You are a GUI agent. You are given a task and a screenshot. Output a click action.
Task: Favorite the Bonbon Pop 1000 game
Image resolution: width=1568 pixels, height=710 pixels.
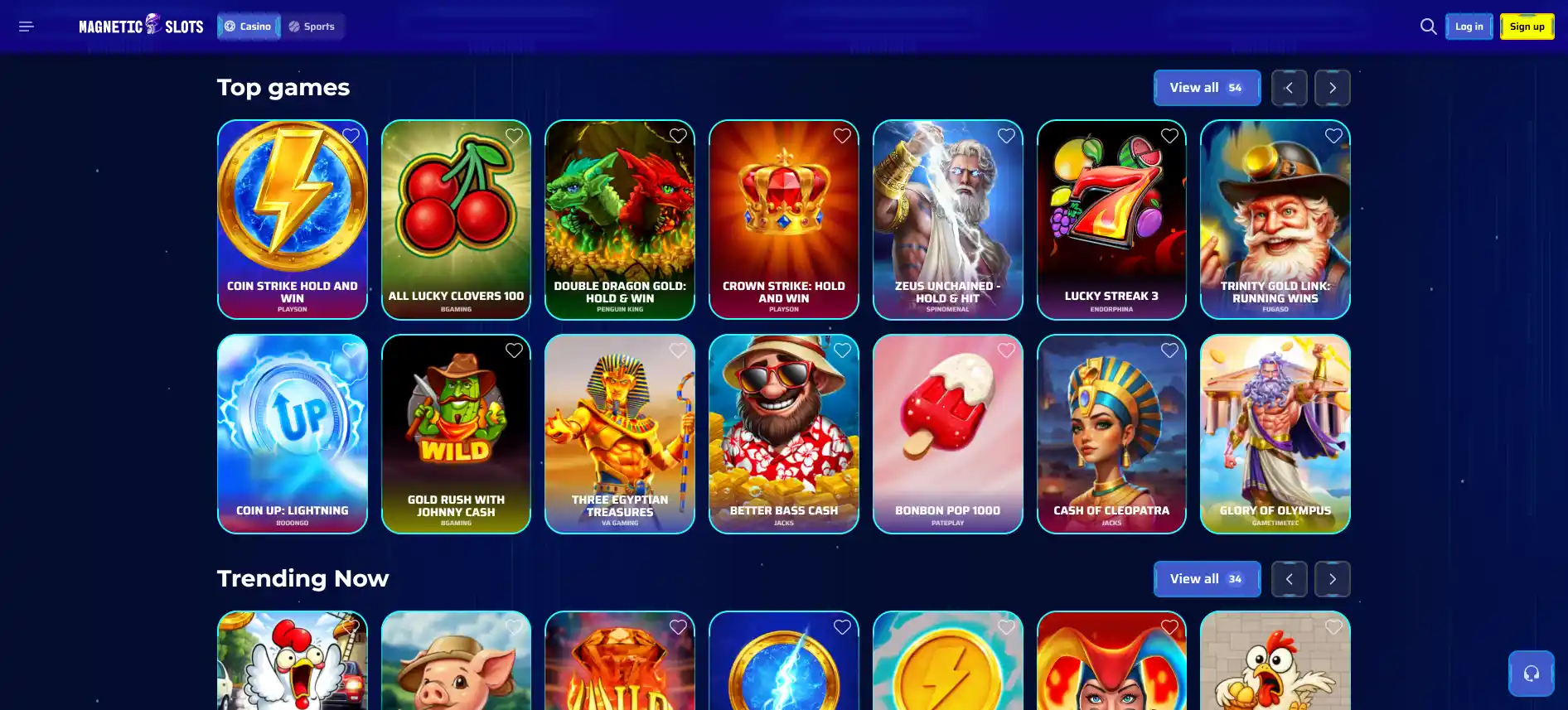click(1006, 350)
